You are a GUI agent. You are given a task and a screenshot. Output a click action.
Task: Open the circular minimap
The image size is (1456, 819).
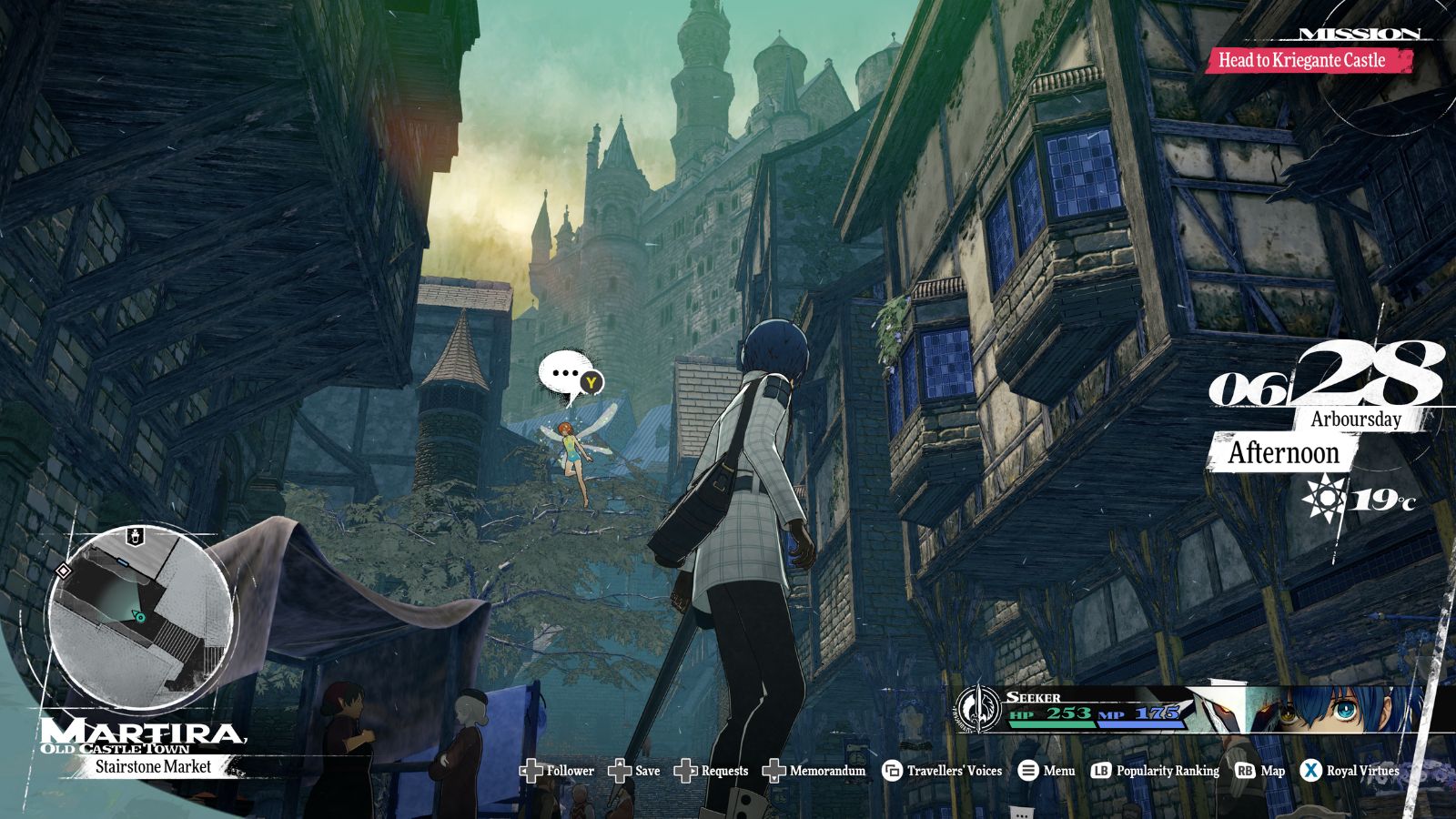point(138,617)
